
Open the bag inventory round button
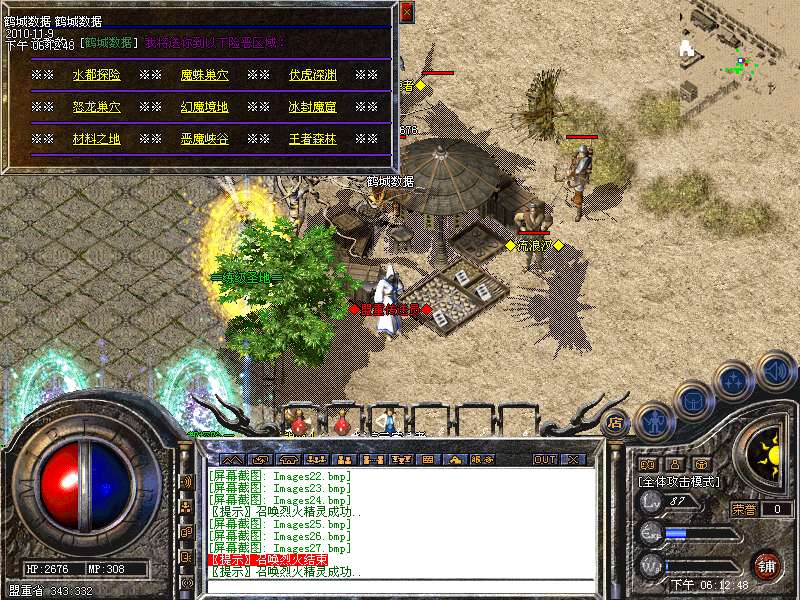point(693,401)
